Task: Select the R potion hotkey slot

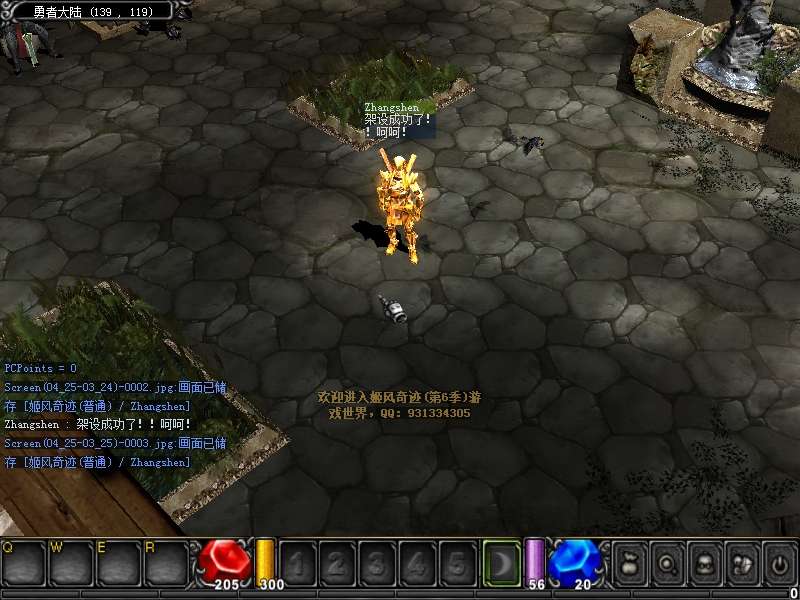Action: (x=164, y=563)
